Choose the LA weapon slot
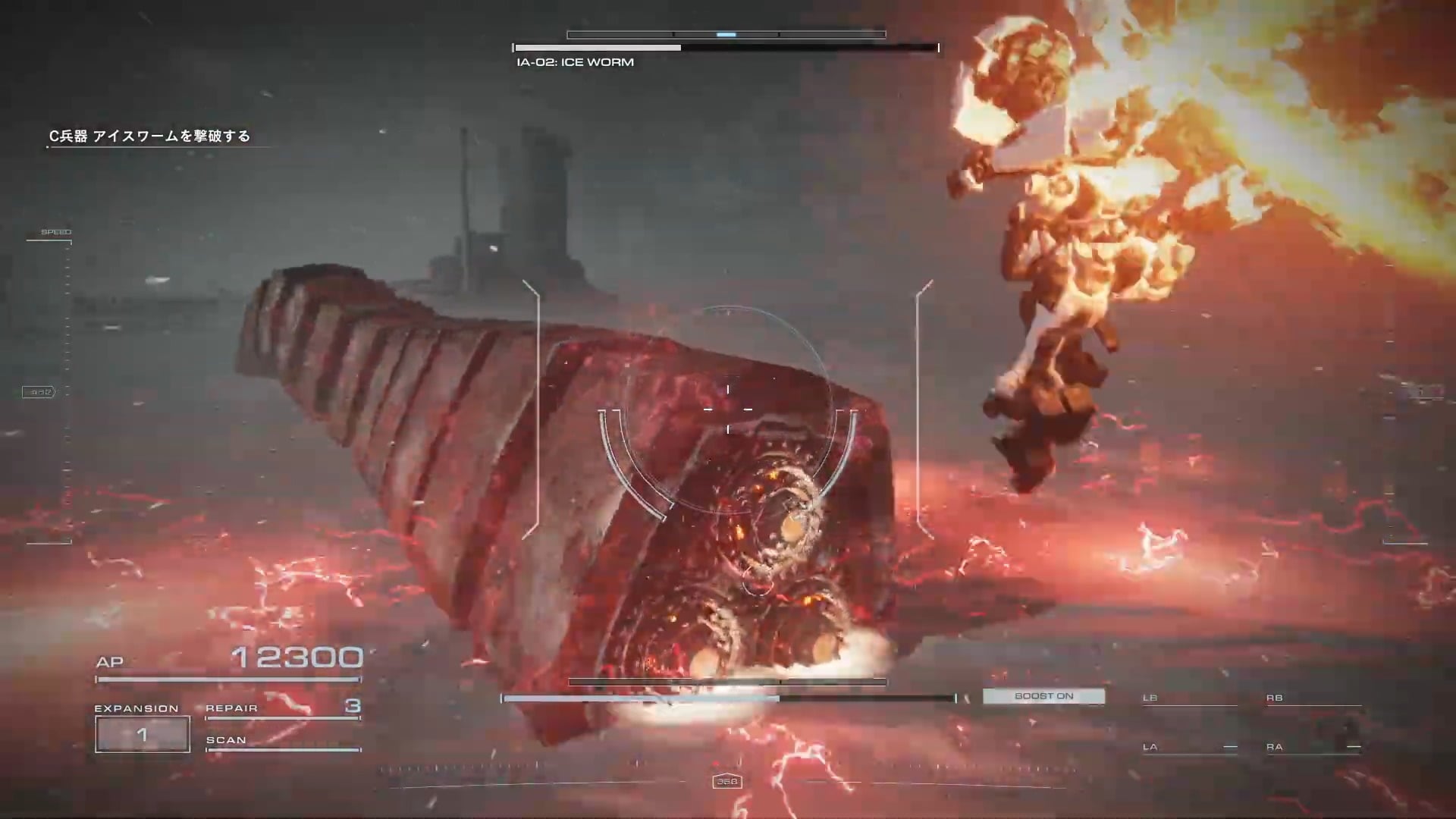The width and height of the screenshot is (1456, 819). point(1188,747)
